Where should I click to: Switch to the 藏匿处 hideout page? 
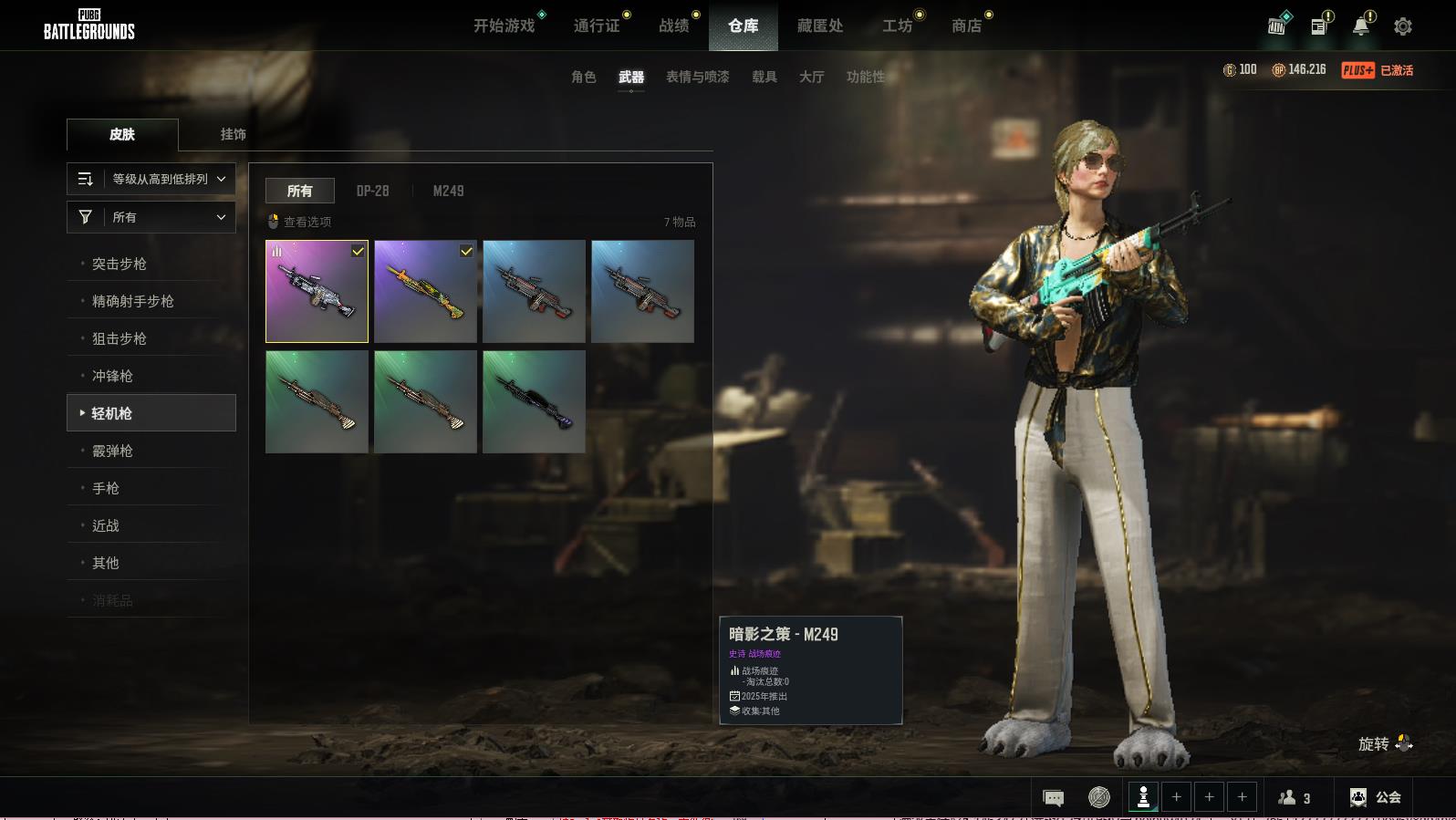pyautogui.click(x=819, y=26)
